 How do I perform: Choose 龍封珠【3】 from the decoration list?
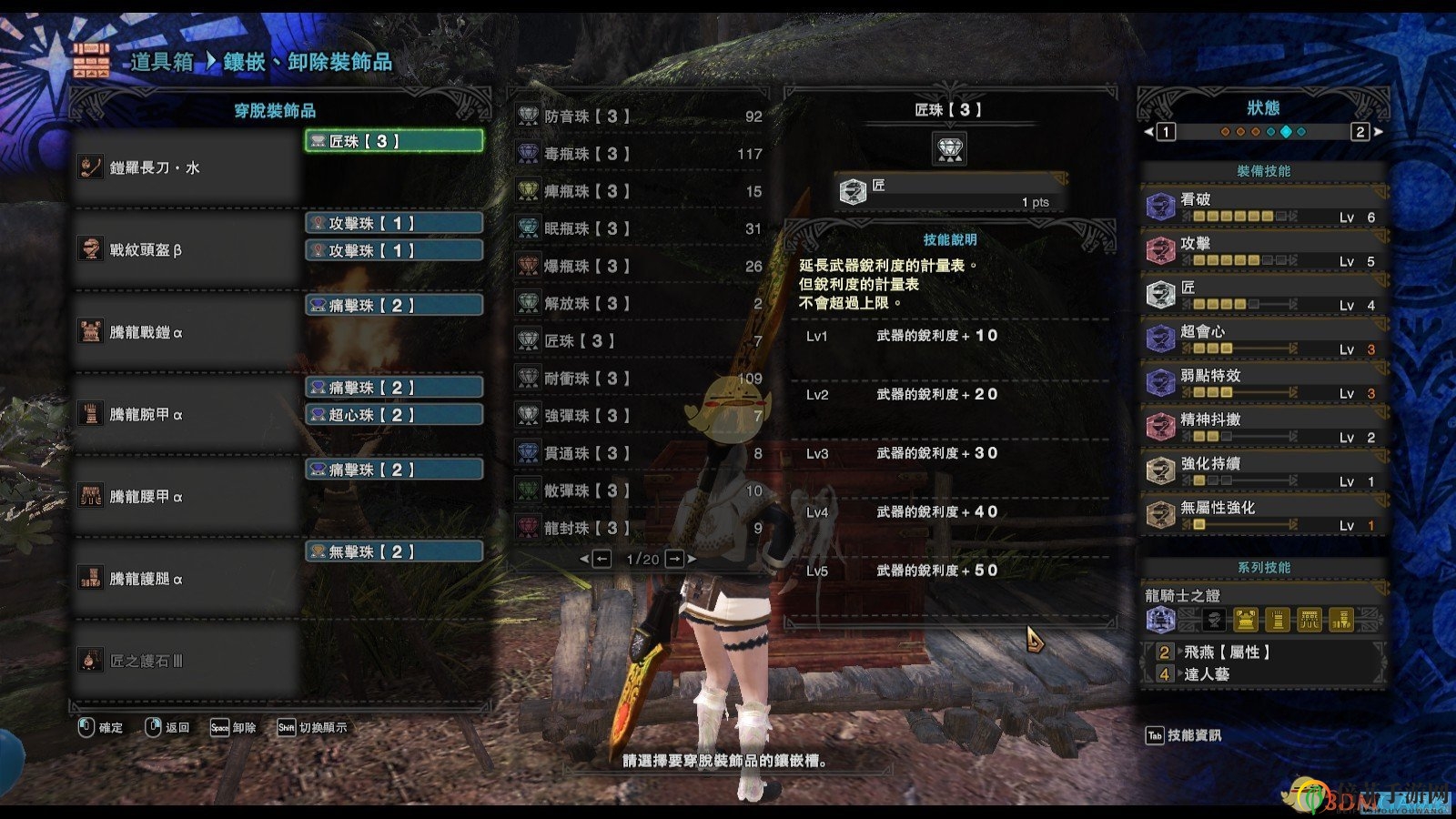click(638, 527)
